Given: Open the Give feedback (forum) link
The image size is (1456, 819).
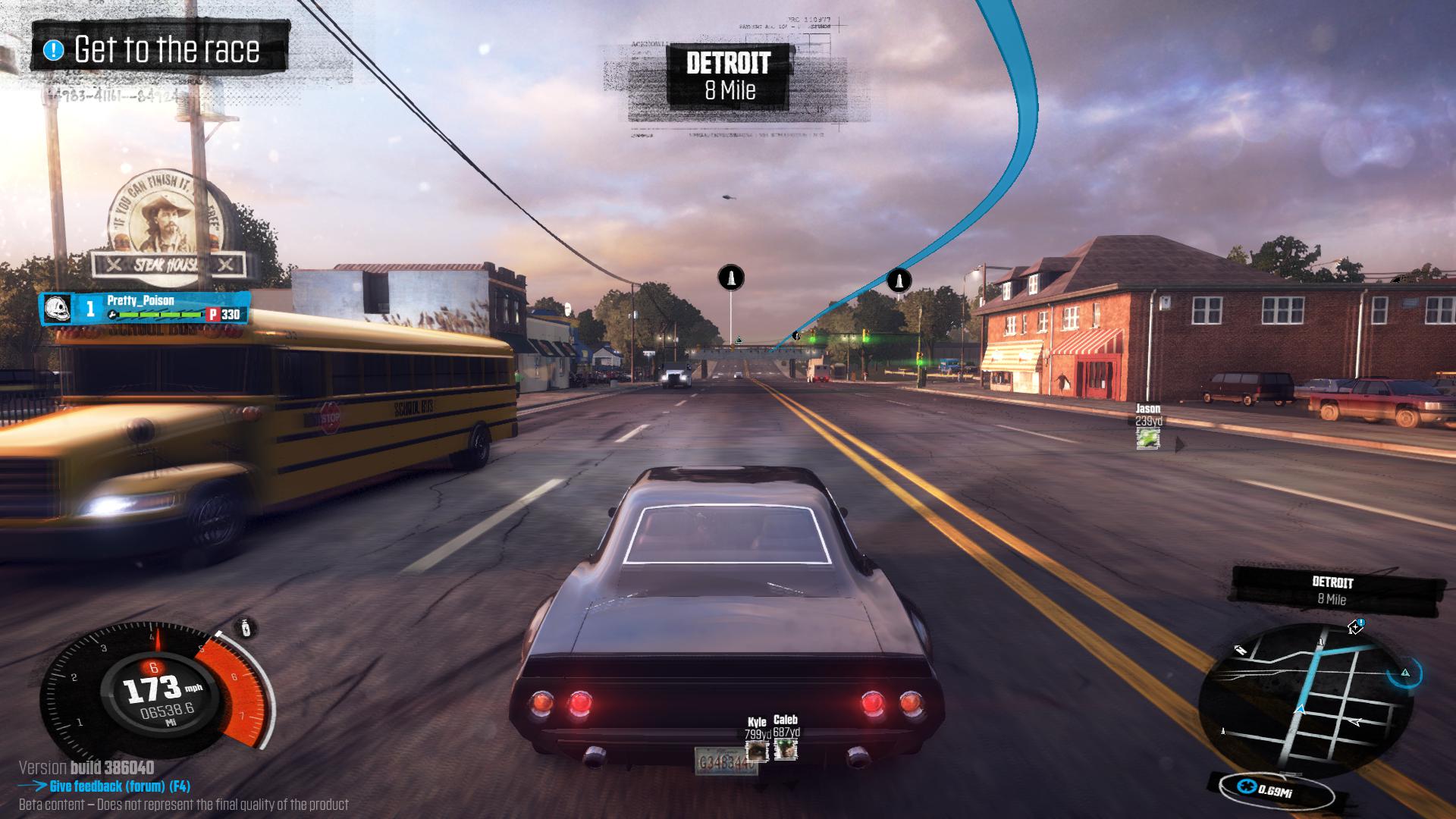Looking at the screenshot, I should click(119, 786).
